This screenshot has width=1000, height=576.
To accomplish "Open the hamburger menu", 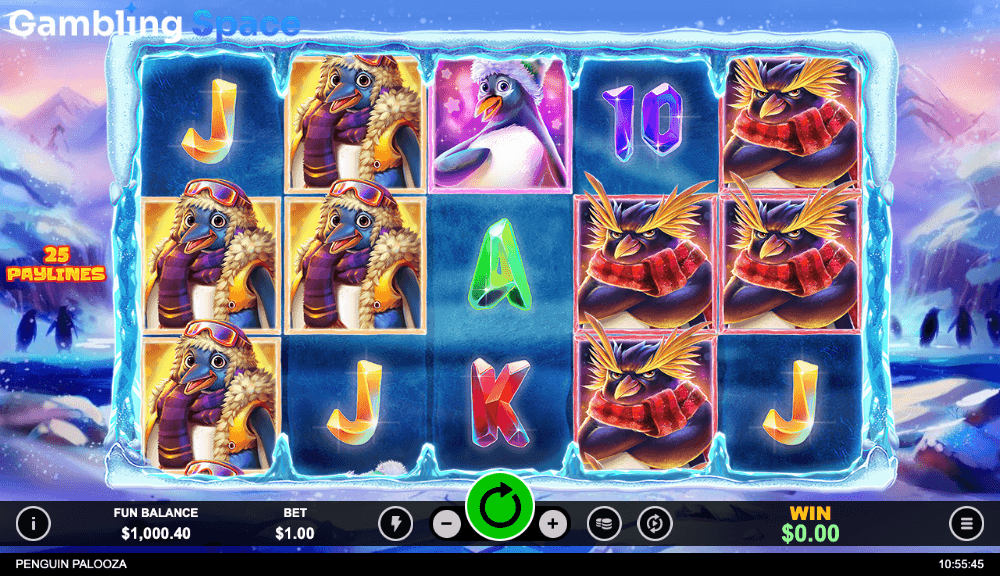I will (966, 523).
